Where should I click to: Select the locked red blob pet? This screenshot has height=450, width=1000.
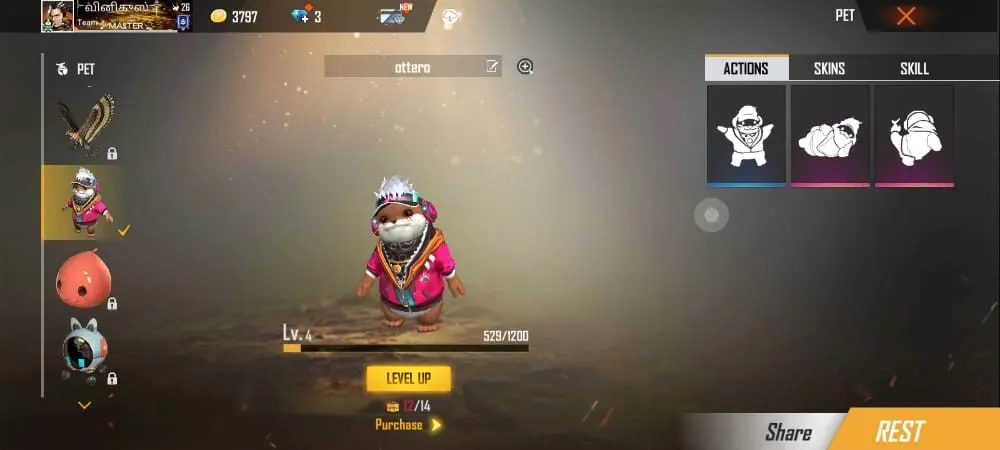(85, 278)
